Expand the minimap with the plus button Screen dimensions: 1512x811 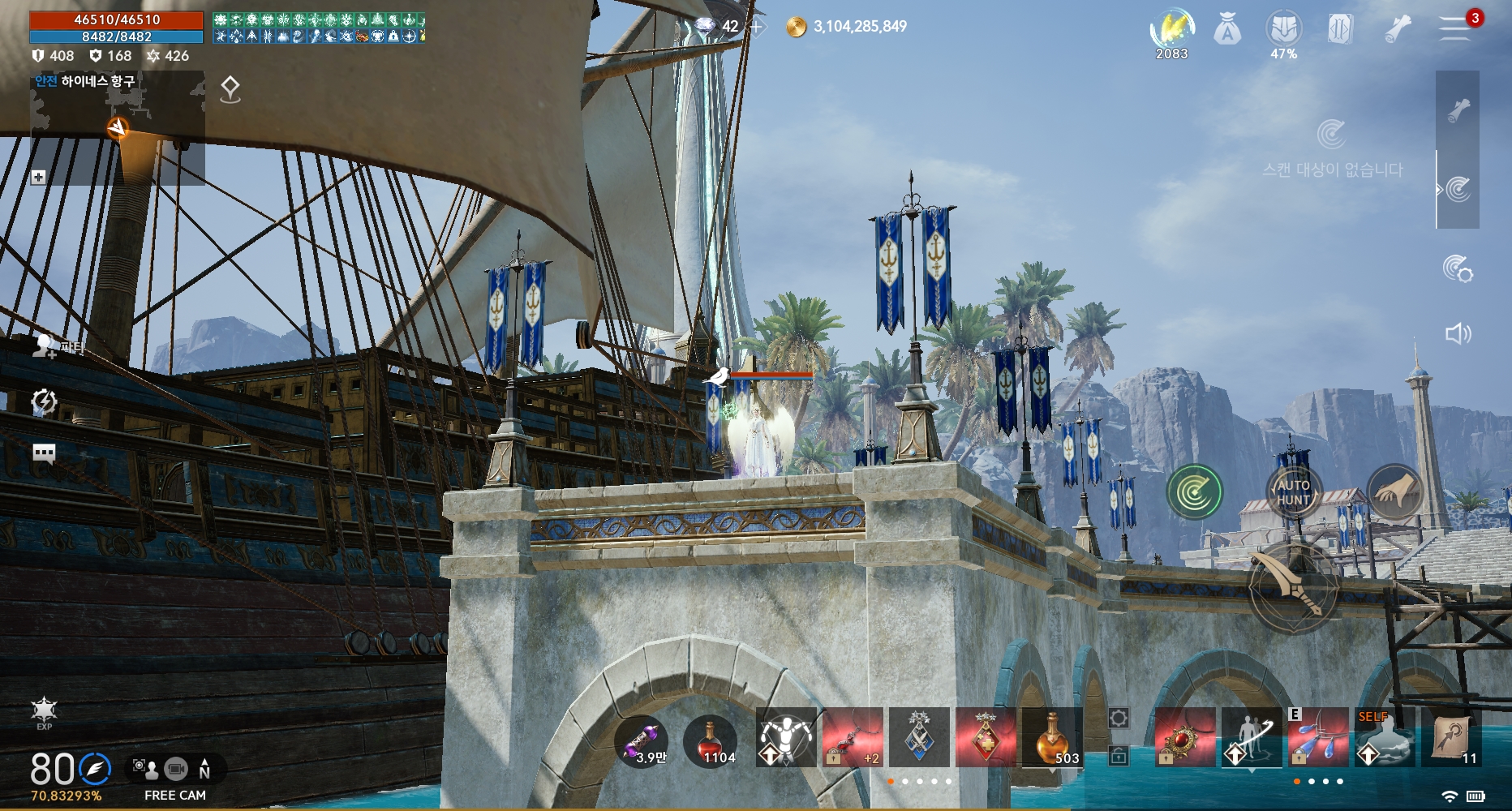click(x=38, y=177)
